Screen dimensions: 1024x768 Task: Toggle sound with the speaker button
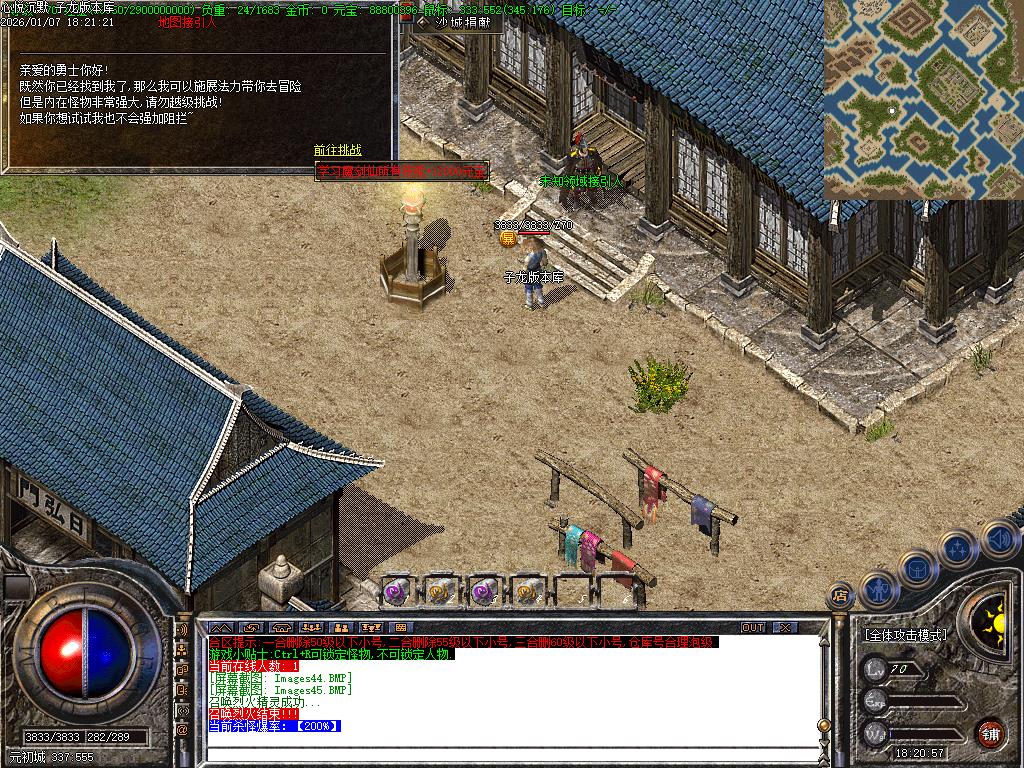[x=999, y=540]
